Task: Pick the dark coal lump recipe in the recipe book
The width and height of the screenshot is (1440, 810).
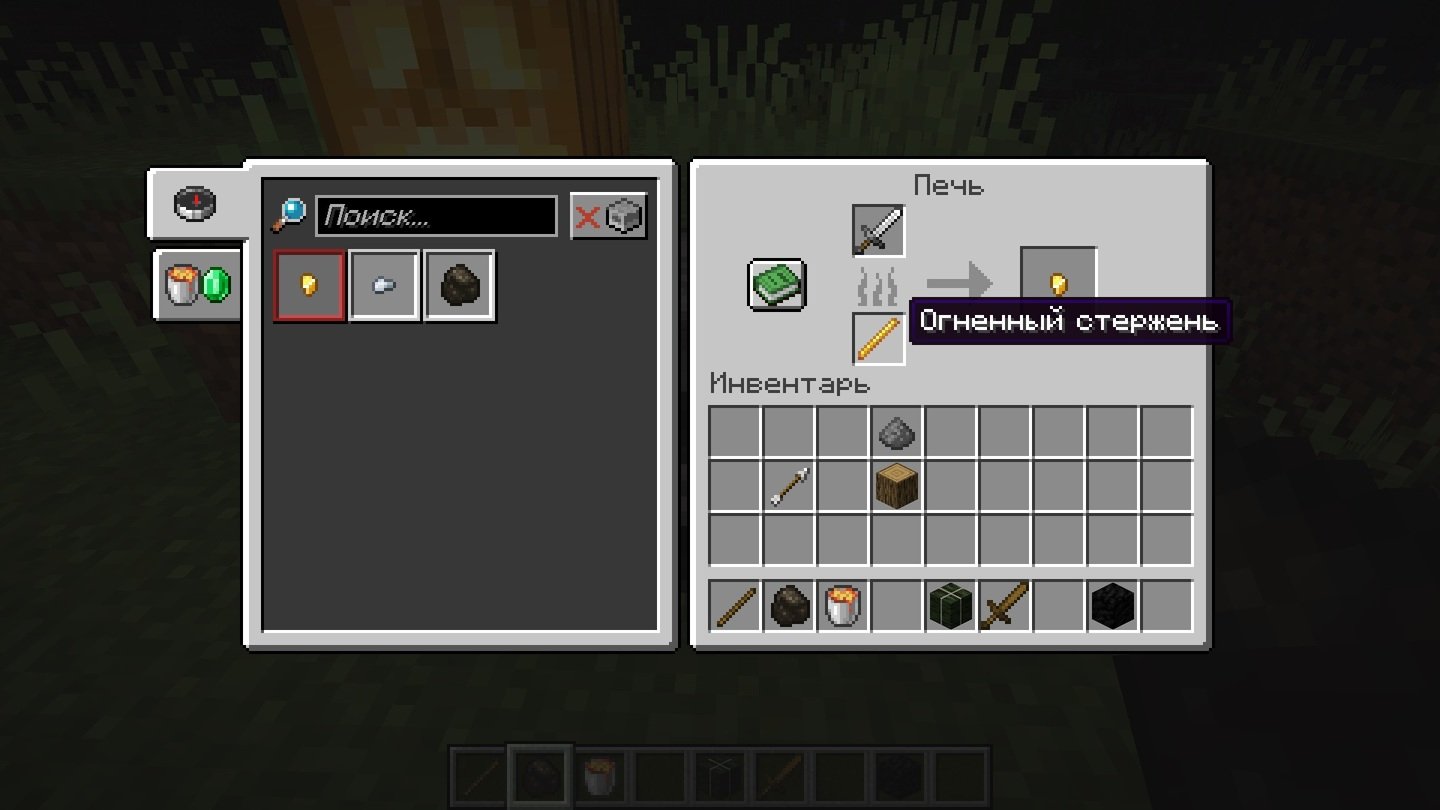Action: 459,286
